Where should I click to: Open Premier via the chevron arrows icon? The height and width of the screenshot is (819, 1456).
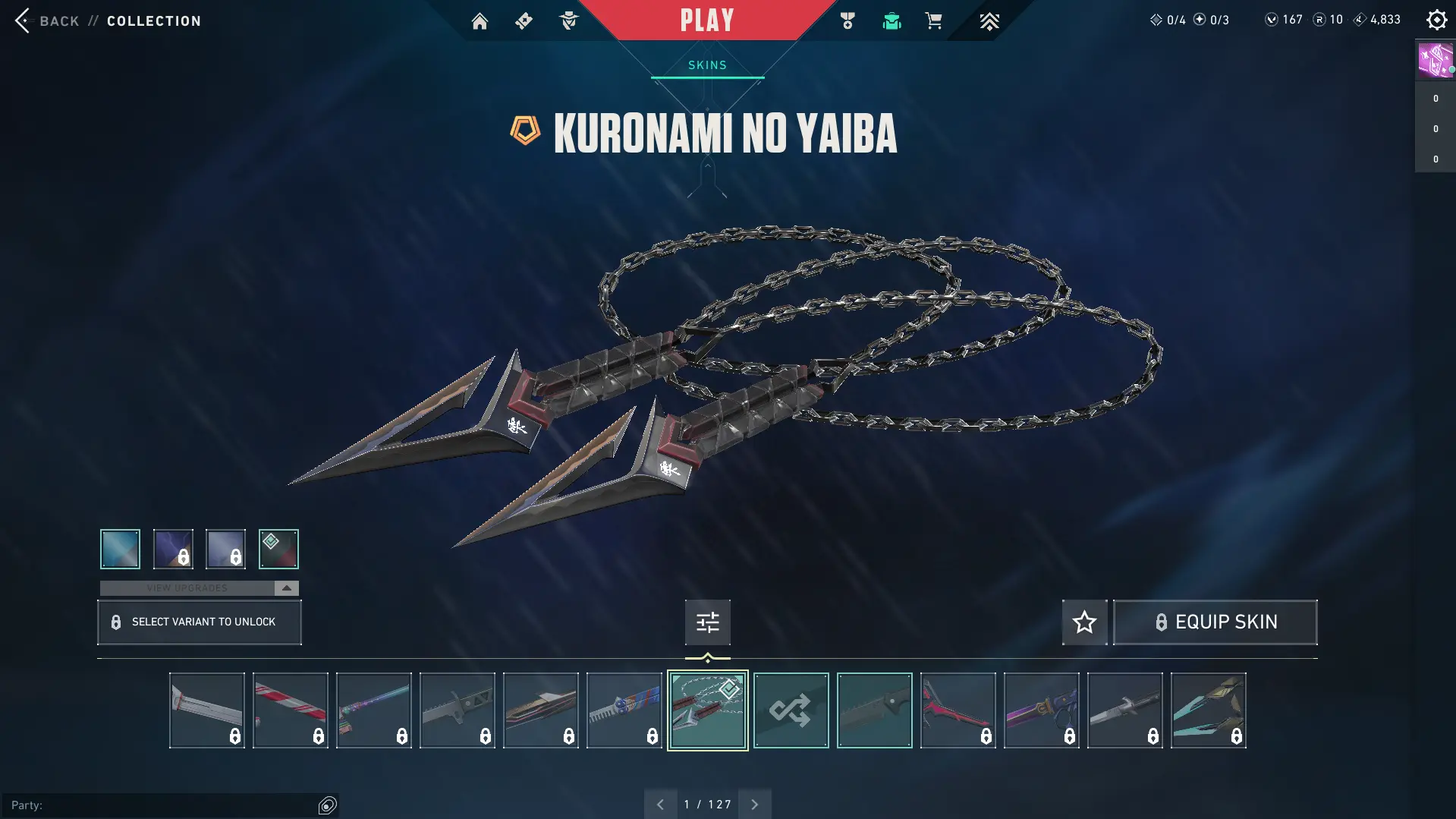990,20
